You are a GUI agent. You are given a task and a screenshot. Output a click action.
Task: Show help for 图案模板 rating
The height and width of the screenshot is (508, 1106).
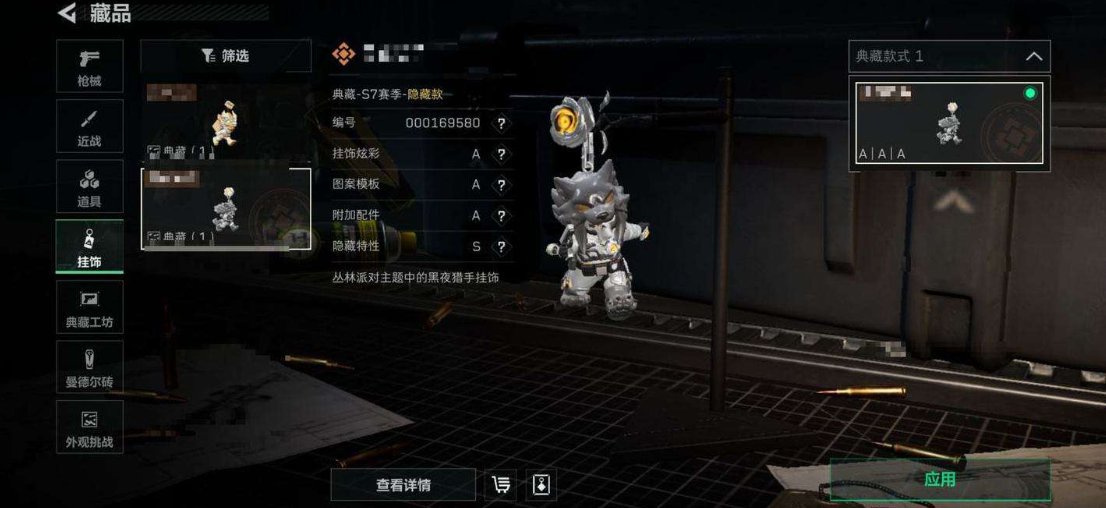click(x=501, y=185)
